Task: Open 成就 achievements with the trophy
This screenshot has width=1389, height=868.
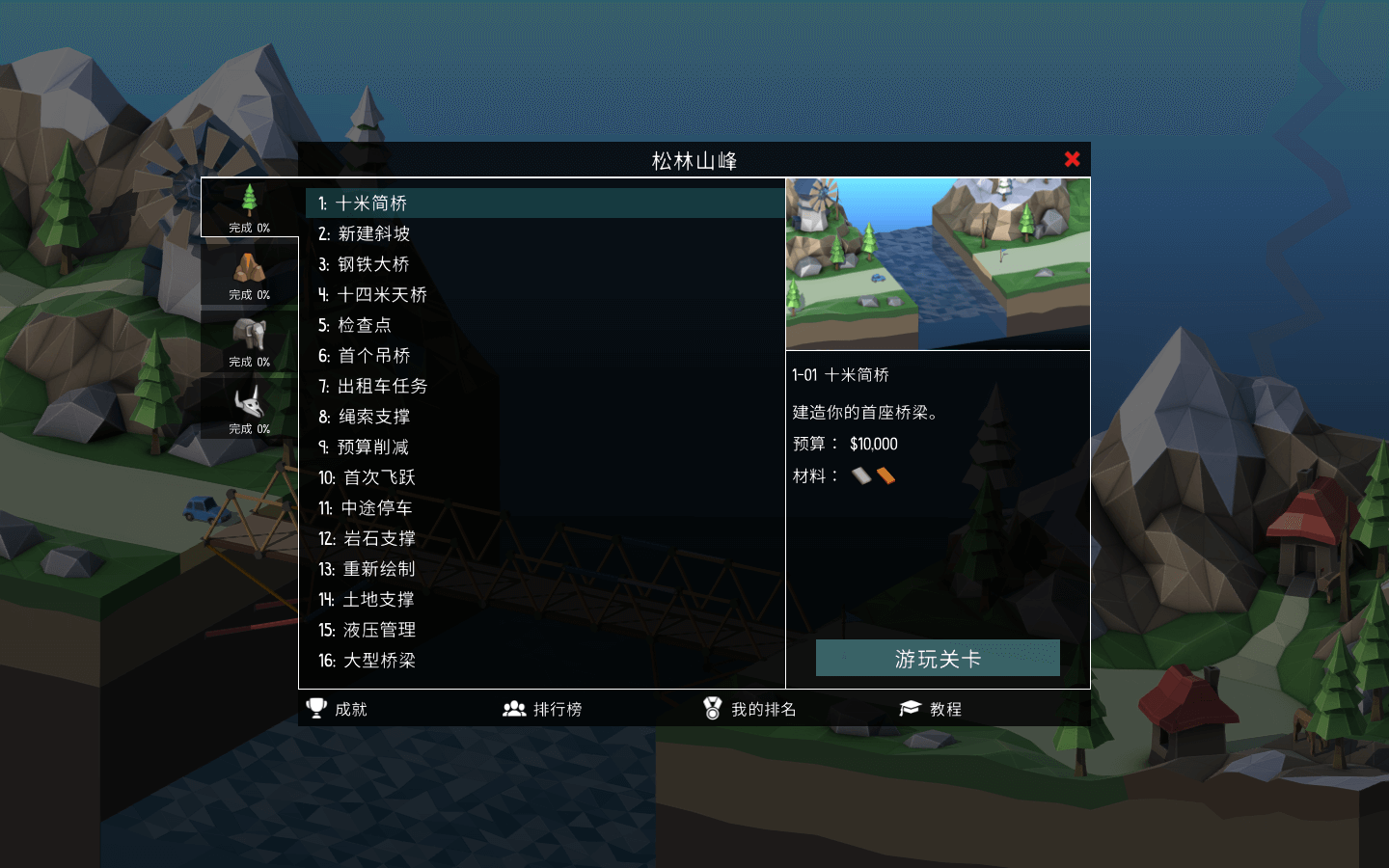Action: (337, 709)
